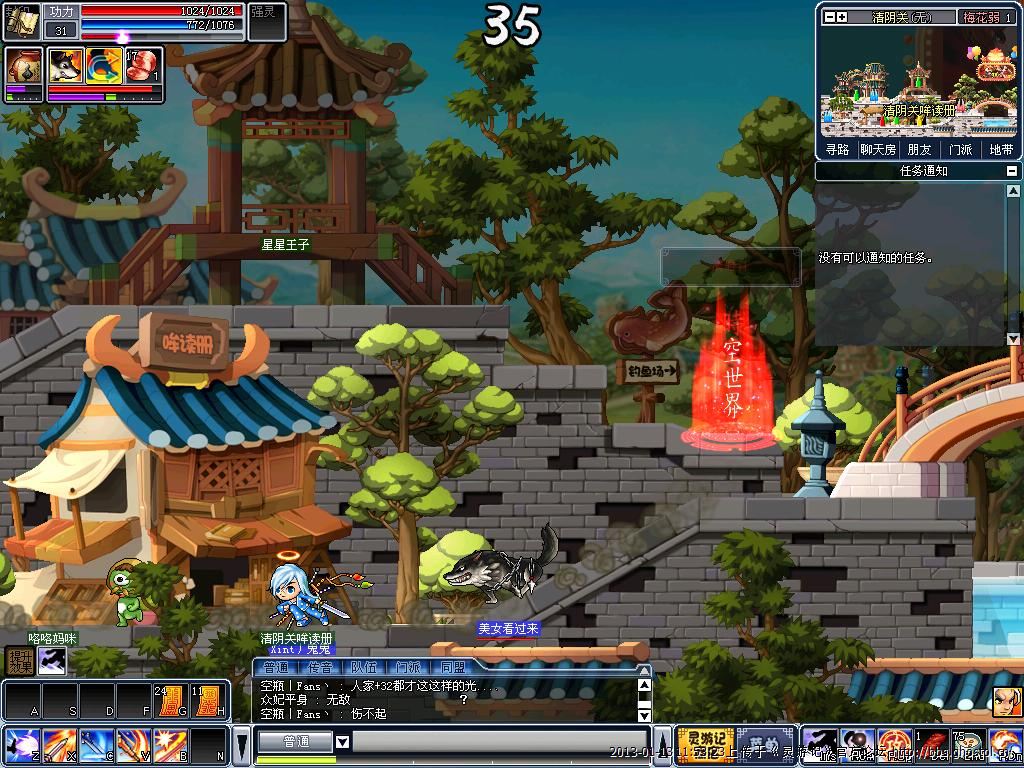
Task: Use the item in hotkey slot G
Action: [169, 700]
